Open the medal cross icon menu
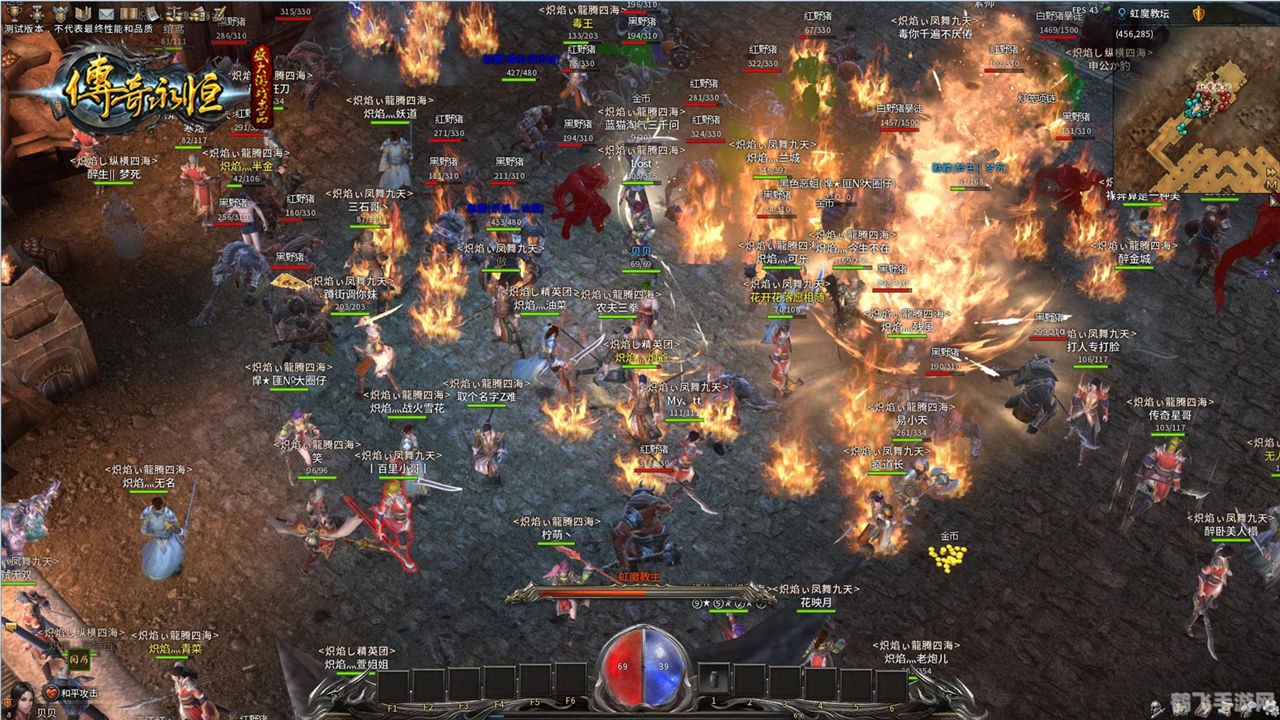 pyautogui.click(x=36, y=13)
